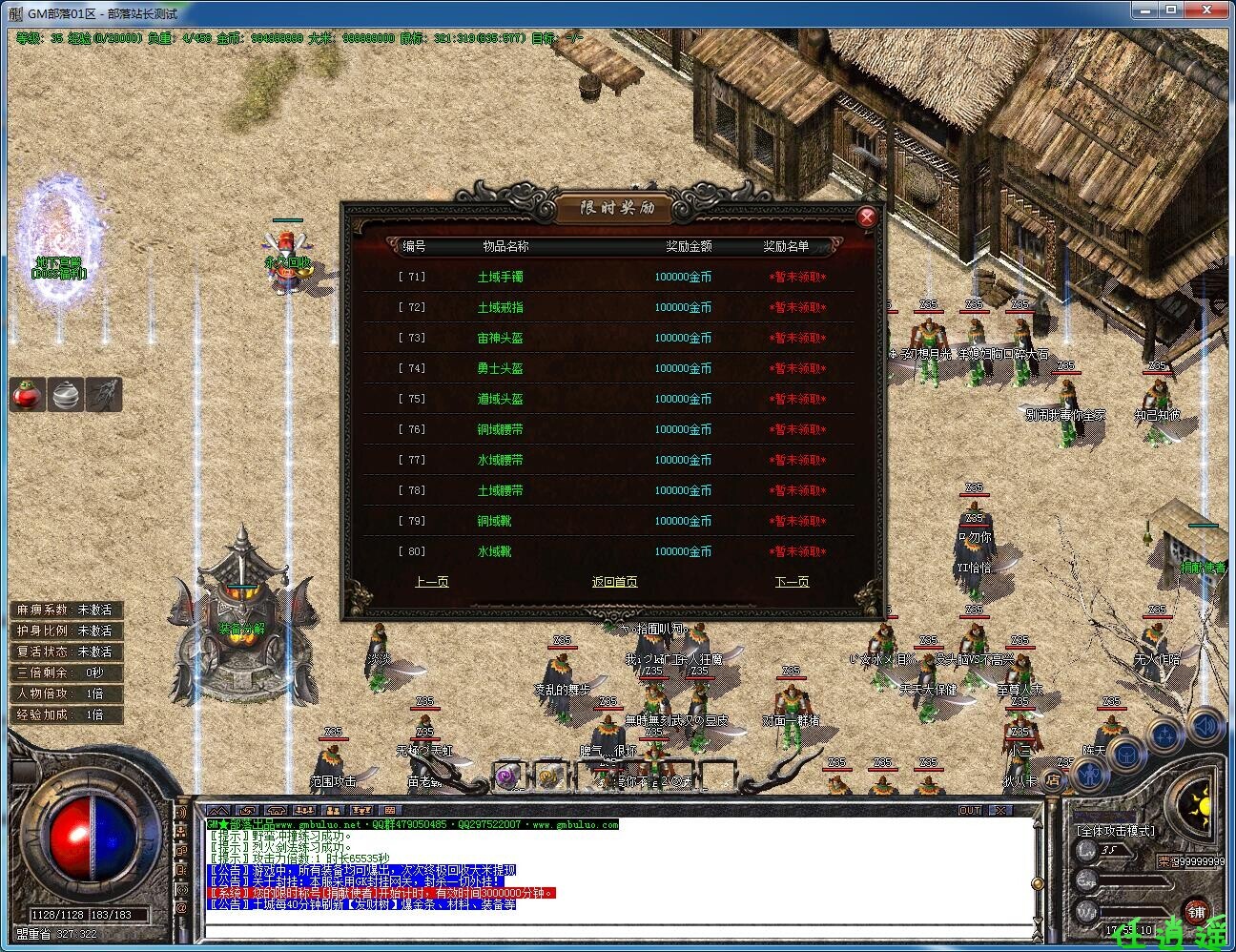Open the red 铺 stall button
Viewport: 1236px width, 952px height.
click(x=1196, y=912)
